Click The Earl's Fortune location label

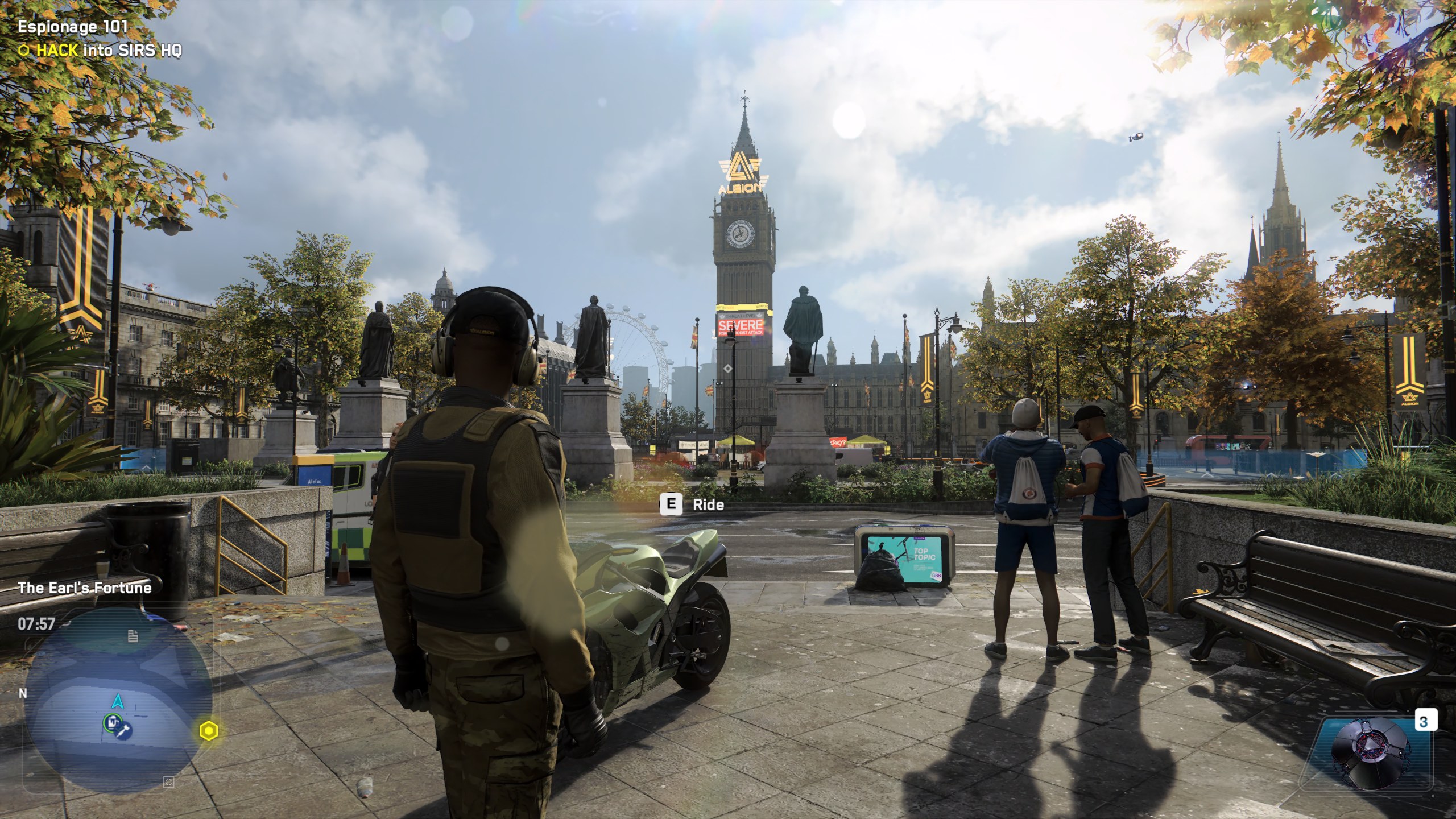click(x=85, y=588)
